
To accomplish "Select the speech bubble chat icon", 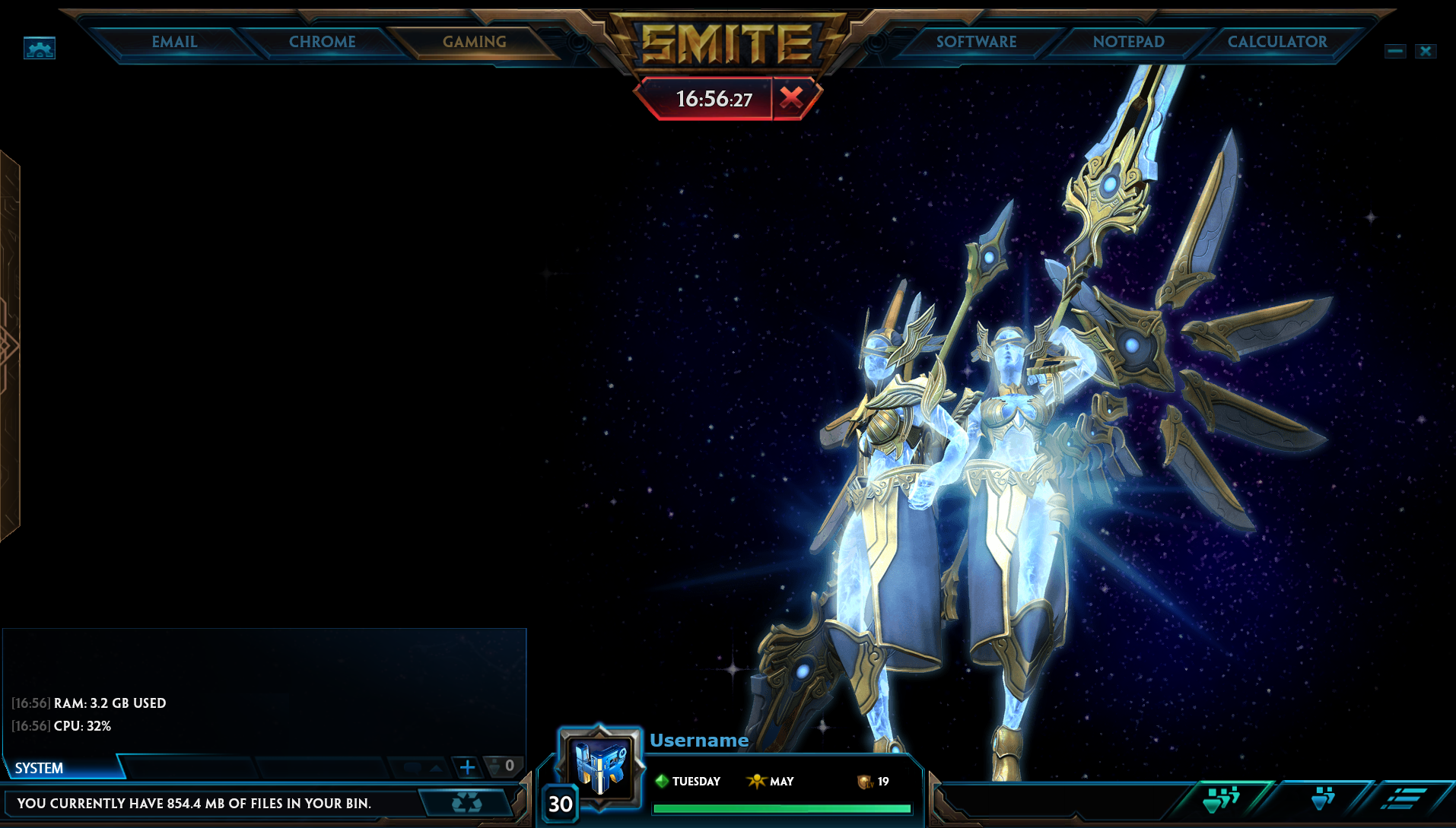I will (412, 767).
